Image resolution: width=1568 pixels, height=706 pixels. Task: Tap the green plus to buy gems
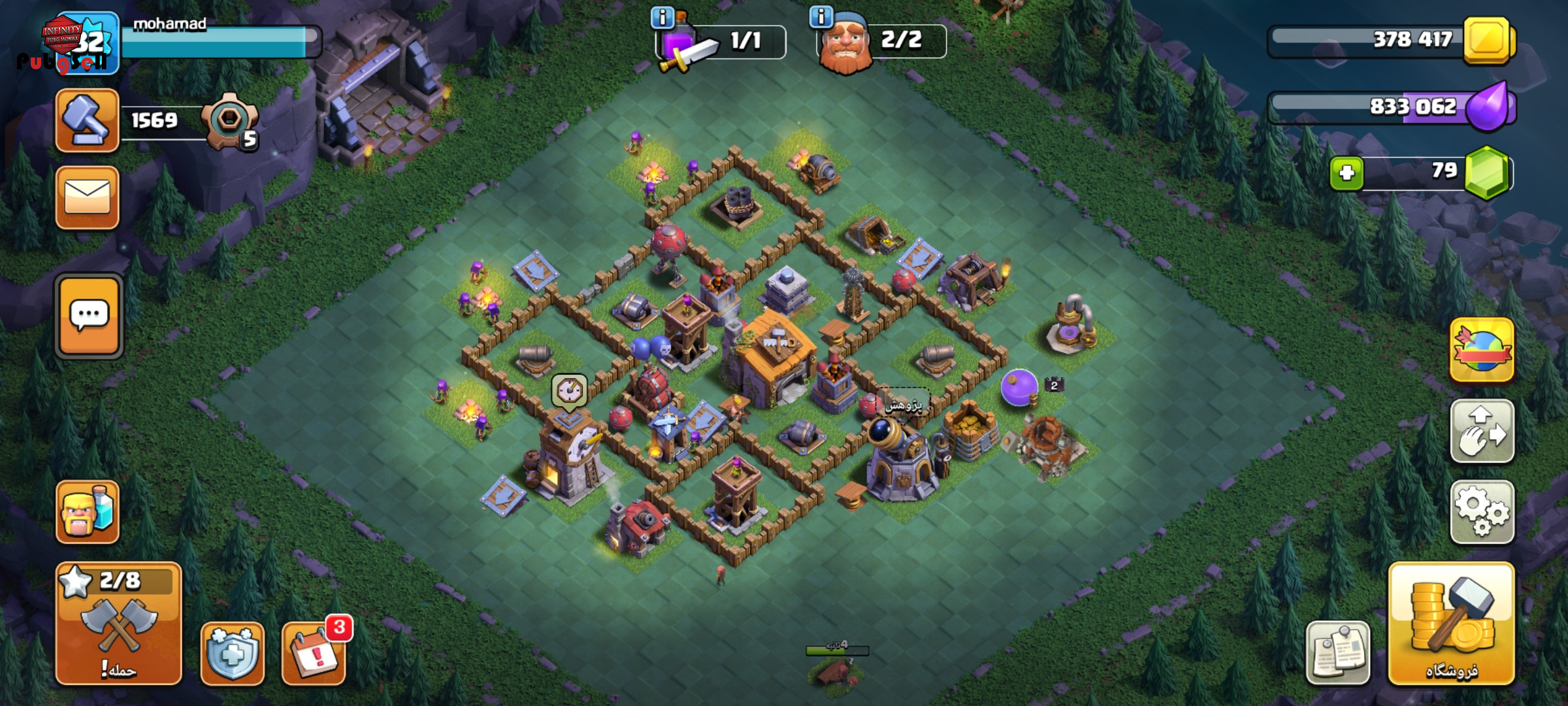[1347, 173]
